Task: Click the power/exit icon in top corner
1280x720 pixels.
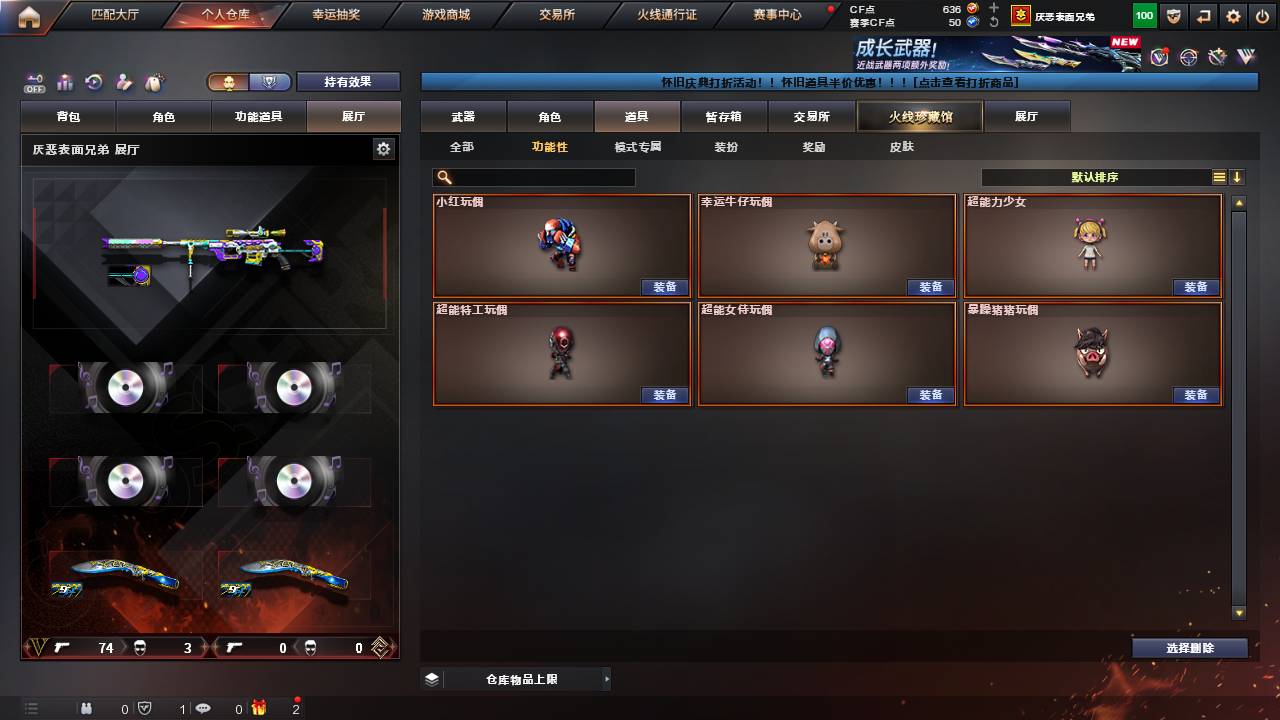Action: (1264, 16)
